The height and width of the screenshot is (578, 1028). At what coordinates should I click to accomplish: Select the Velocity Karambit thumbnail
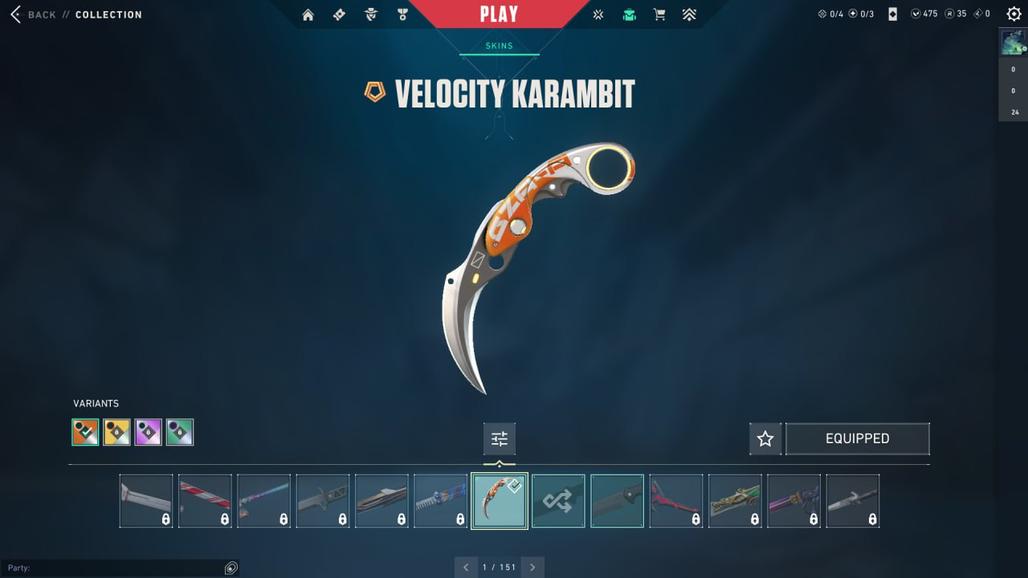pos(499,500)
